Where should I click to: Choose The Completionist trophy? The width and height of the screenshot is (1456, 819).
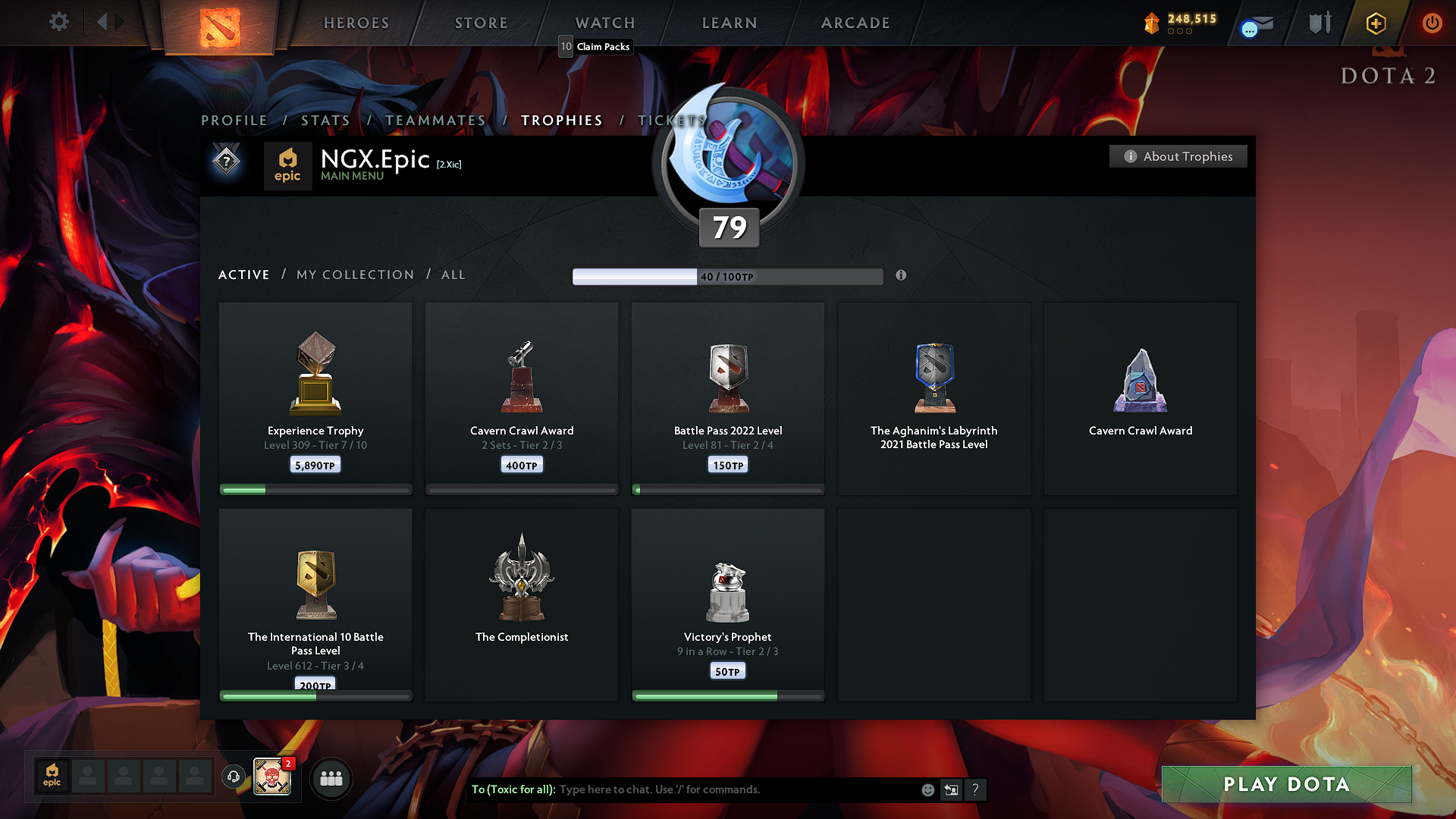[x=522, y=604]
